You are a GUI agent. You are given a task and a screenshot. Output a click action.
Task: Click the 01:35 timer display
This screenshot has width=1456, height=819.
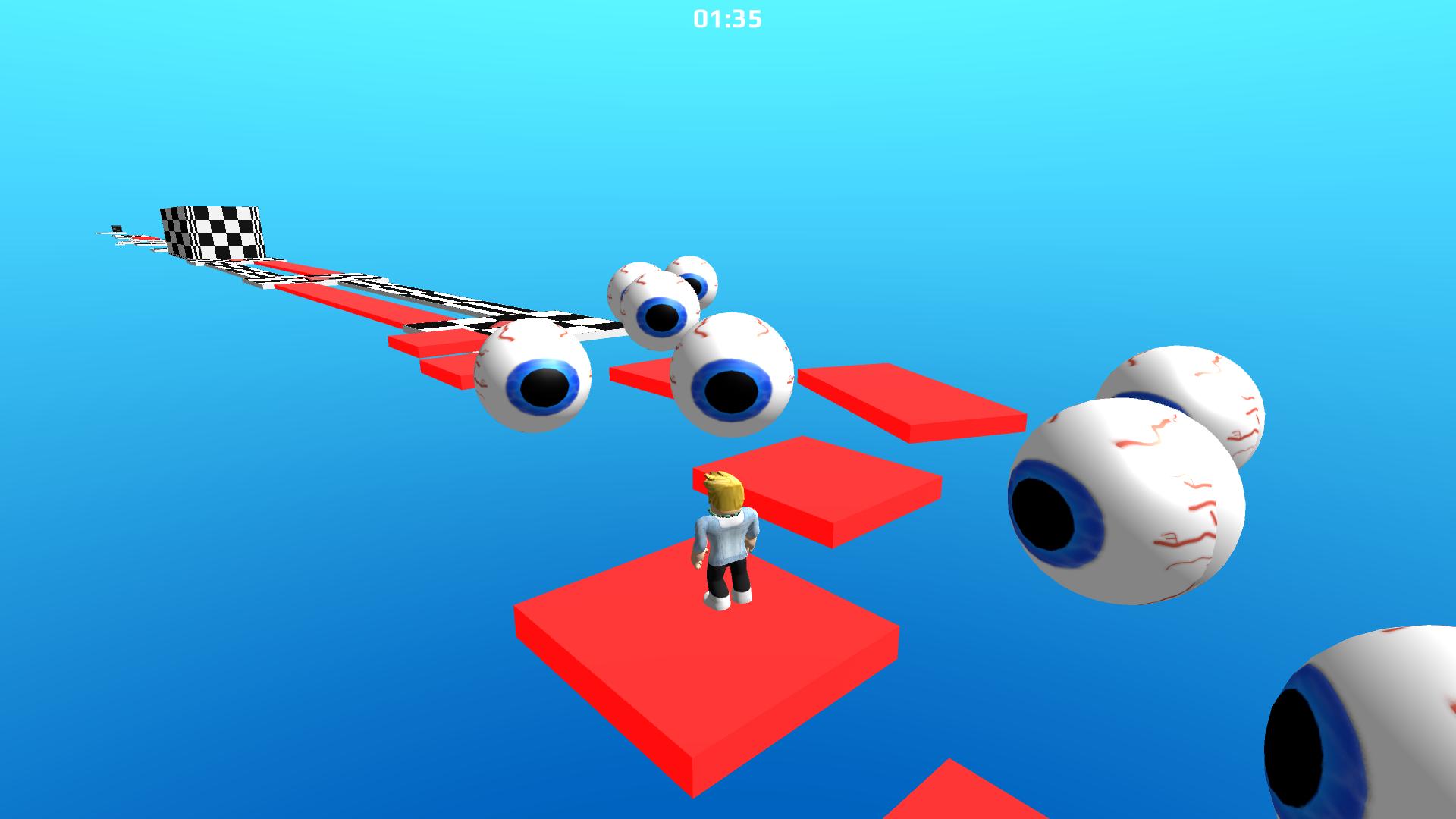pos(726,17)
